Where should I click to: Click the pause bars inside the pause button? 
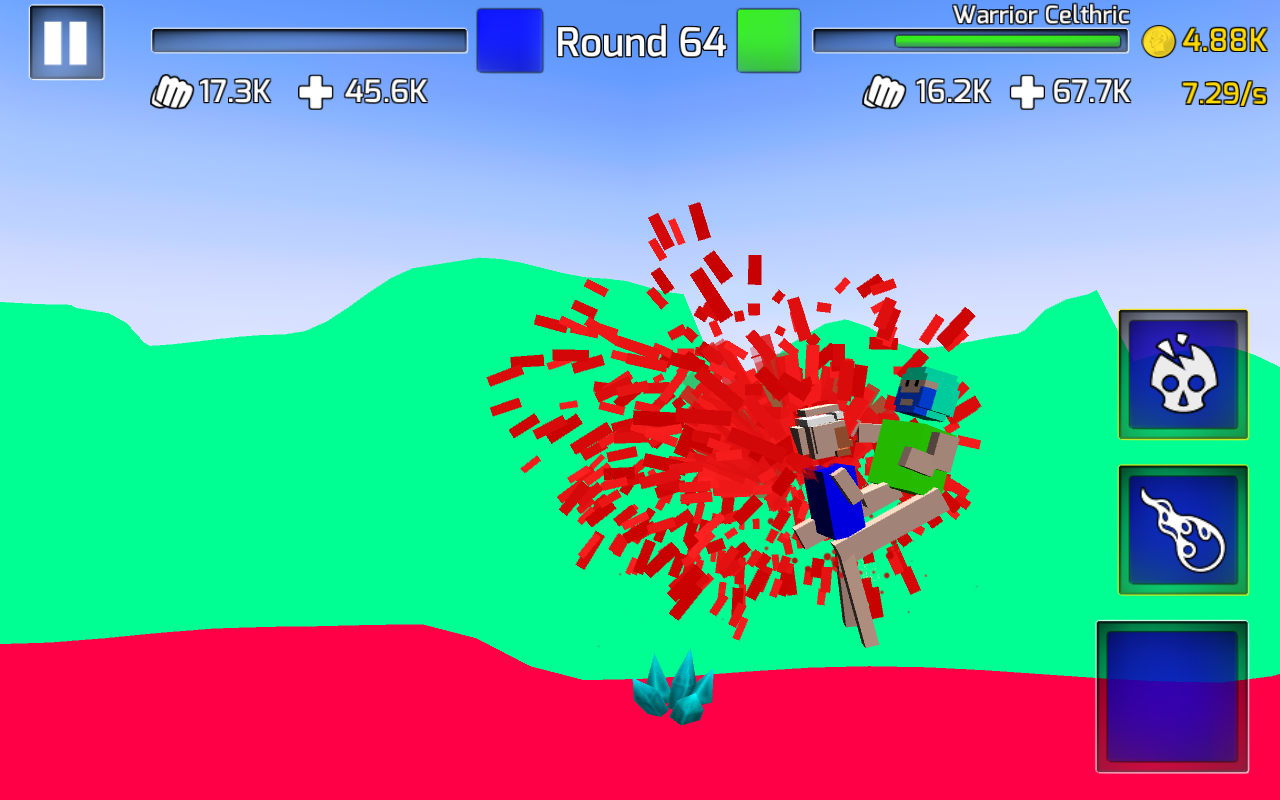66,44
